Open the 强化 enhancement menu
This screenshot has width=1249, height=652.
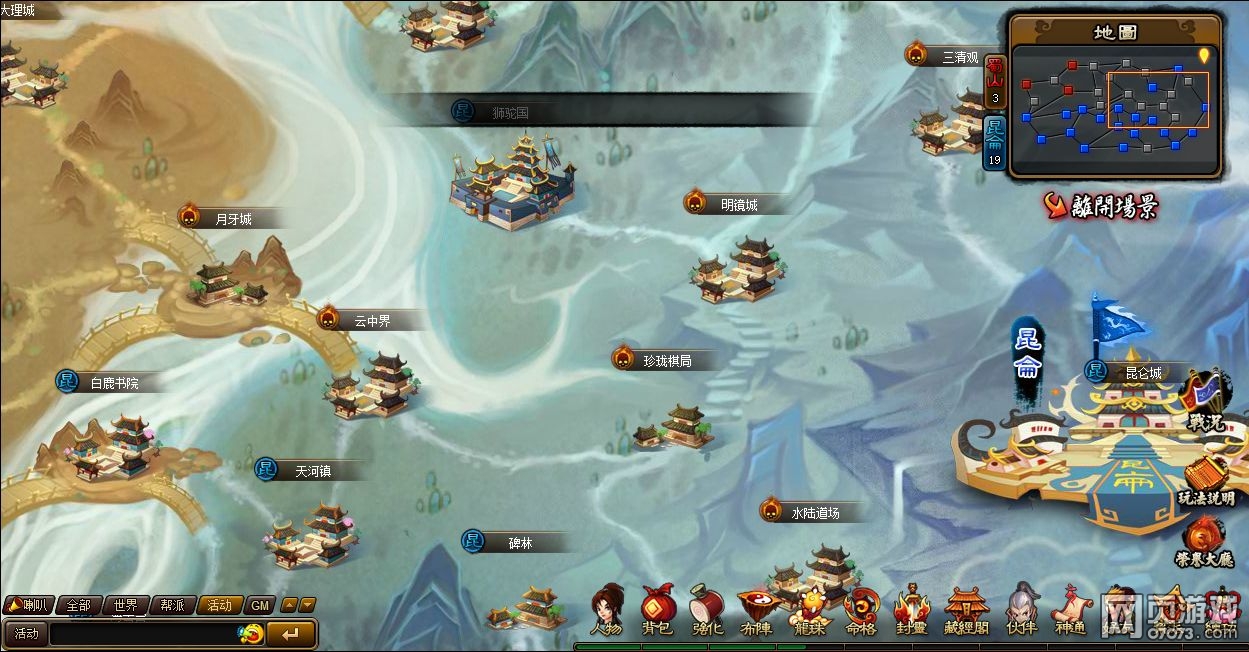[707, 608]
